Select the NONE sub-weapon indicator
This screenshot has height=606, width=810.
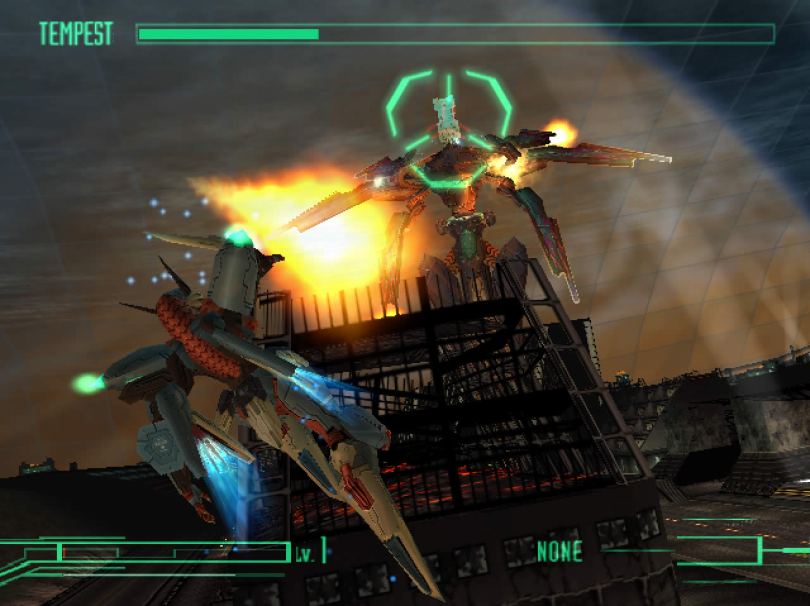point(559,550)
